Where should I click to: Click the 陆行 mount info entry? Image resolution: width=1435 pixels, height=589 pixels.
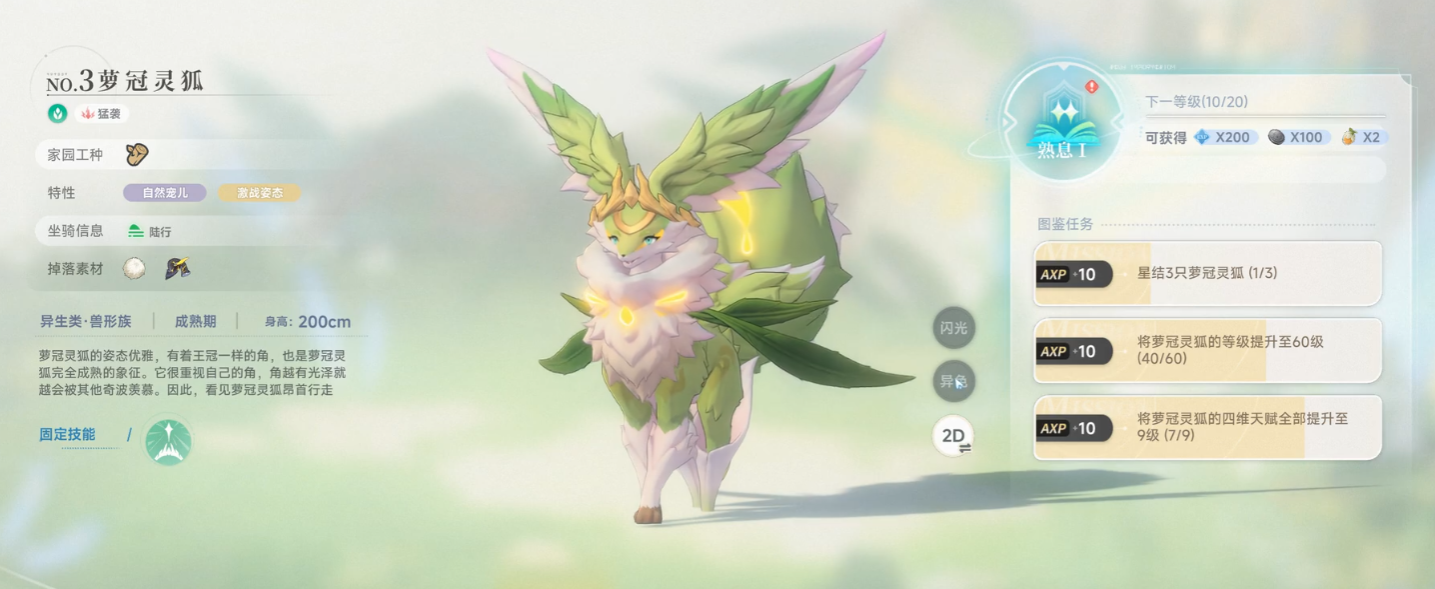pos(150,231)
